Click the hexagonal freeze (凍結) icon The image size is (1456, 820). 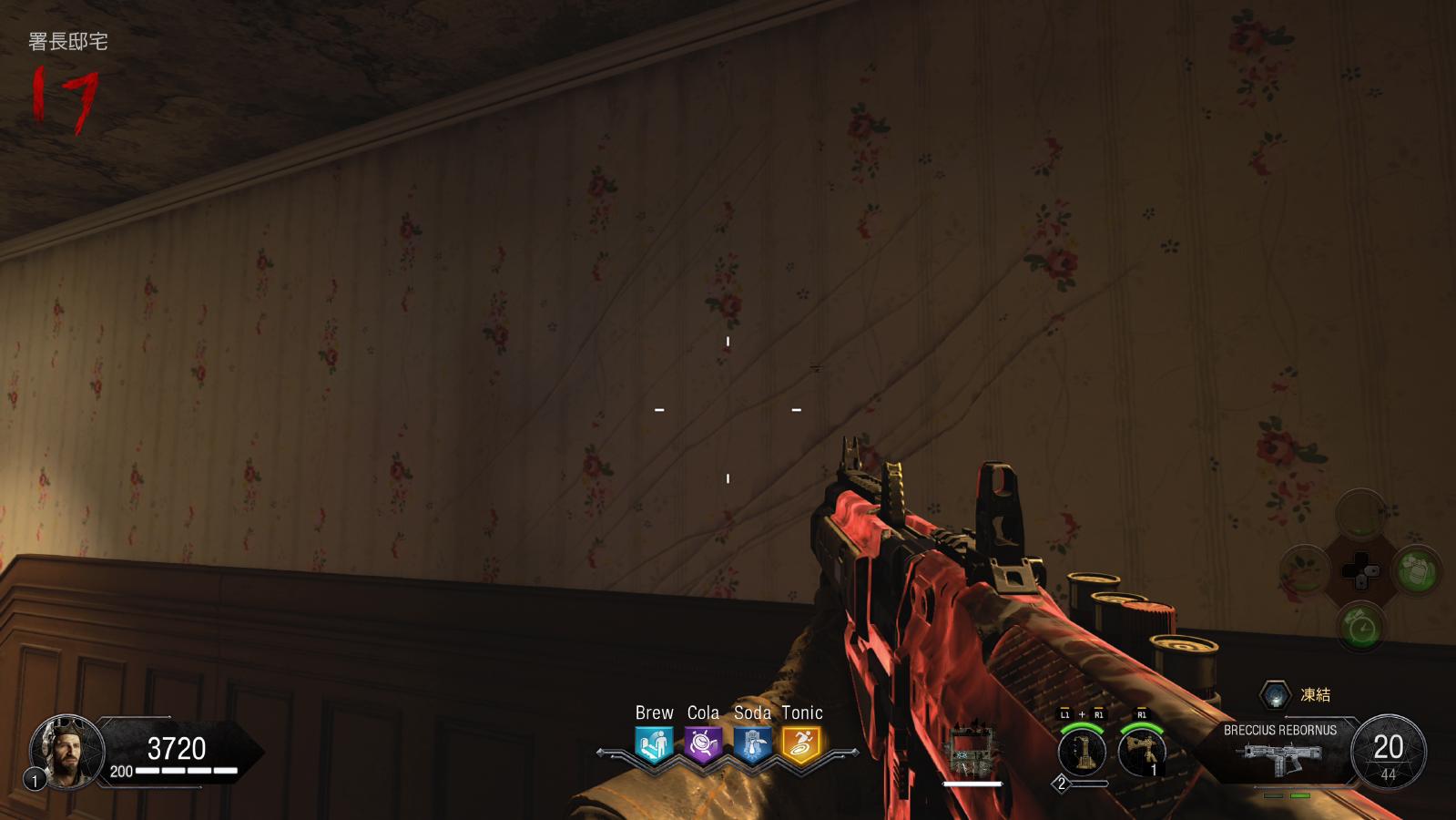[1276, 695]
